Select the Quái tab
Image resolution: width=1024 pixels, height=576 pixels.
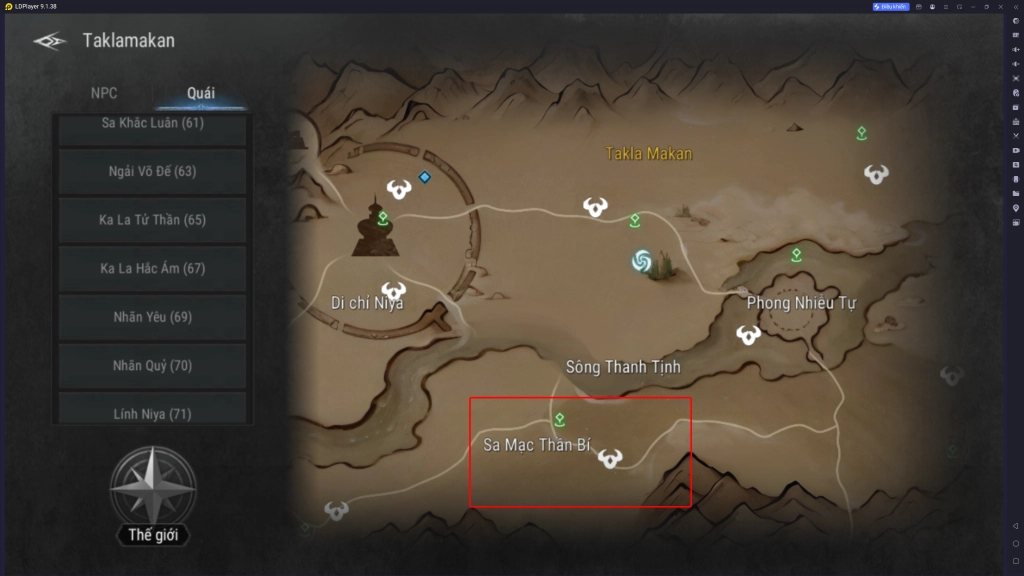[200, 93]
